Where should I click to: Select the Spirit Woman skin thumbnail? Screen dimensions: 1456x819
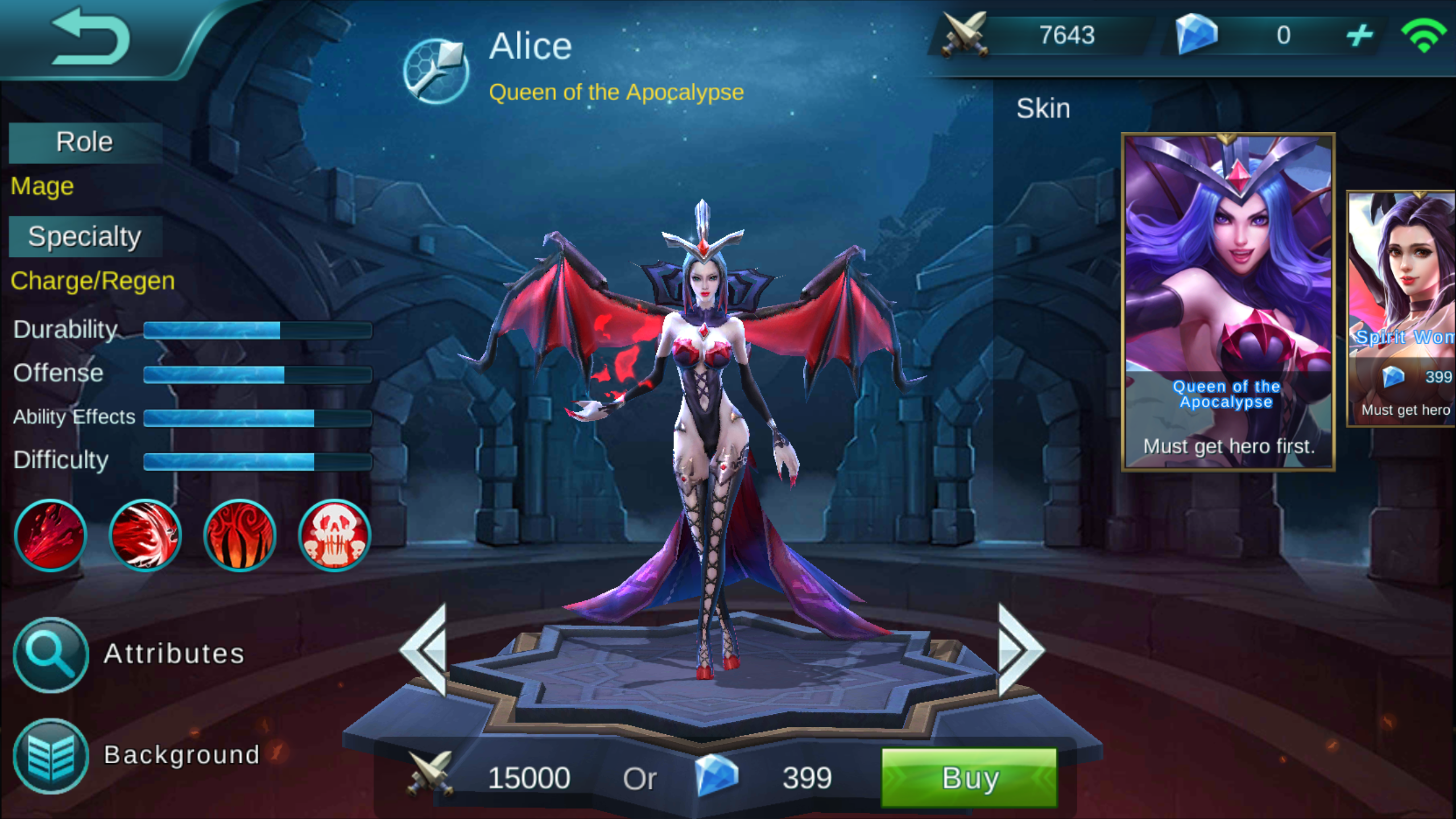(x=1405, y=301)
